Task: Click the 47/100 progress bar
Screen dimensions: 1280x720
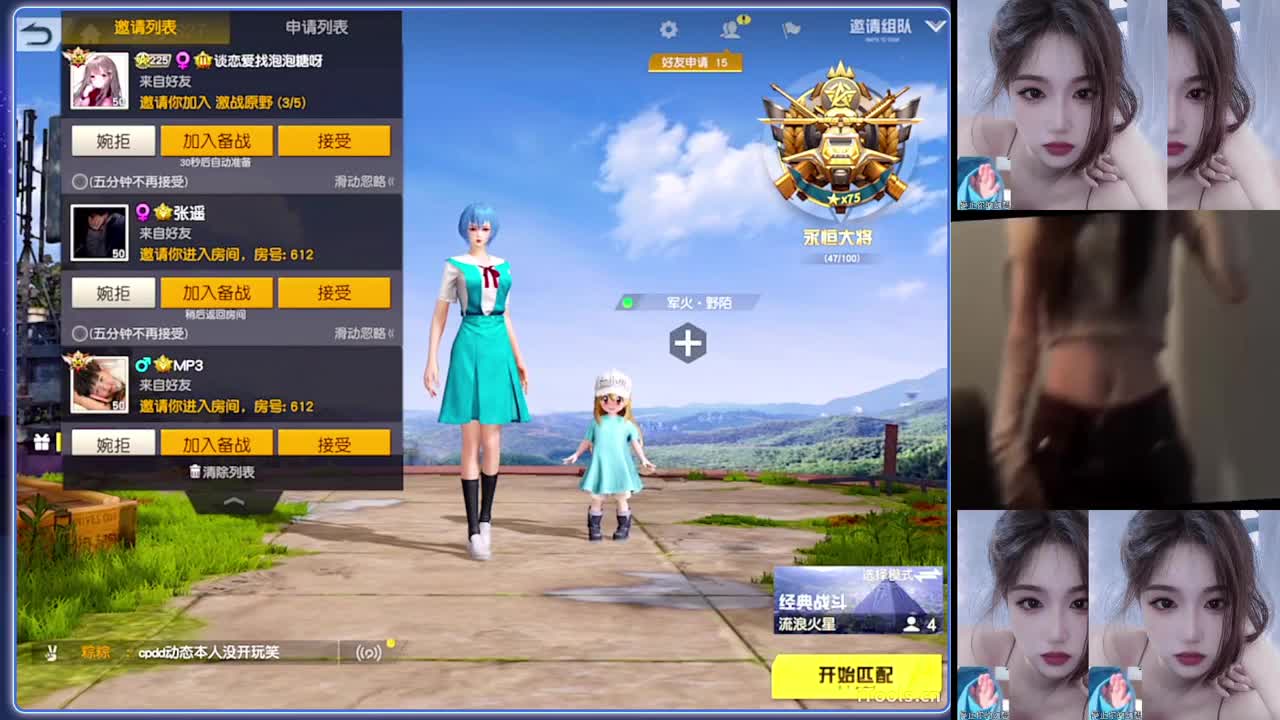Action: pyautogui.click(x=840, y=256)
